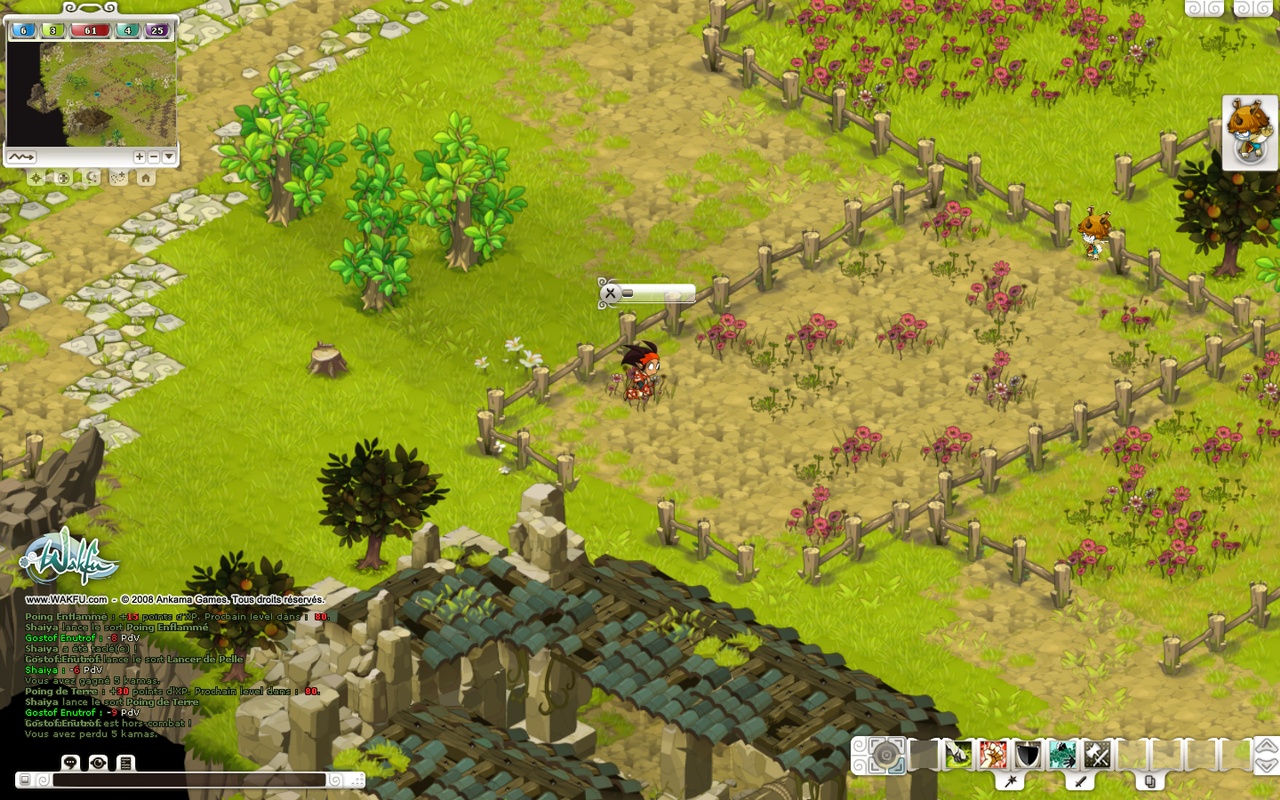
Task: Select the black shield spell icon
Action: (x=1026, y=755)
